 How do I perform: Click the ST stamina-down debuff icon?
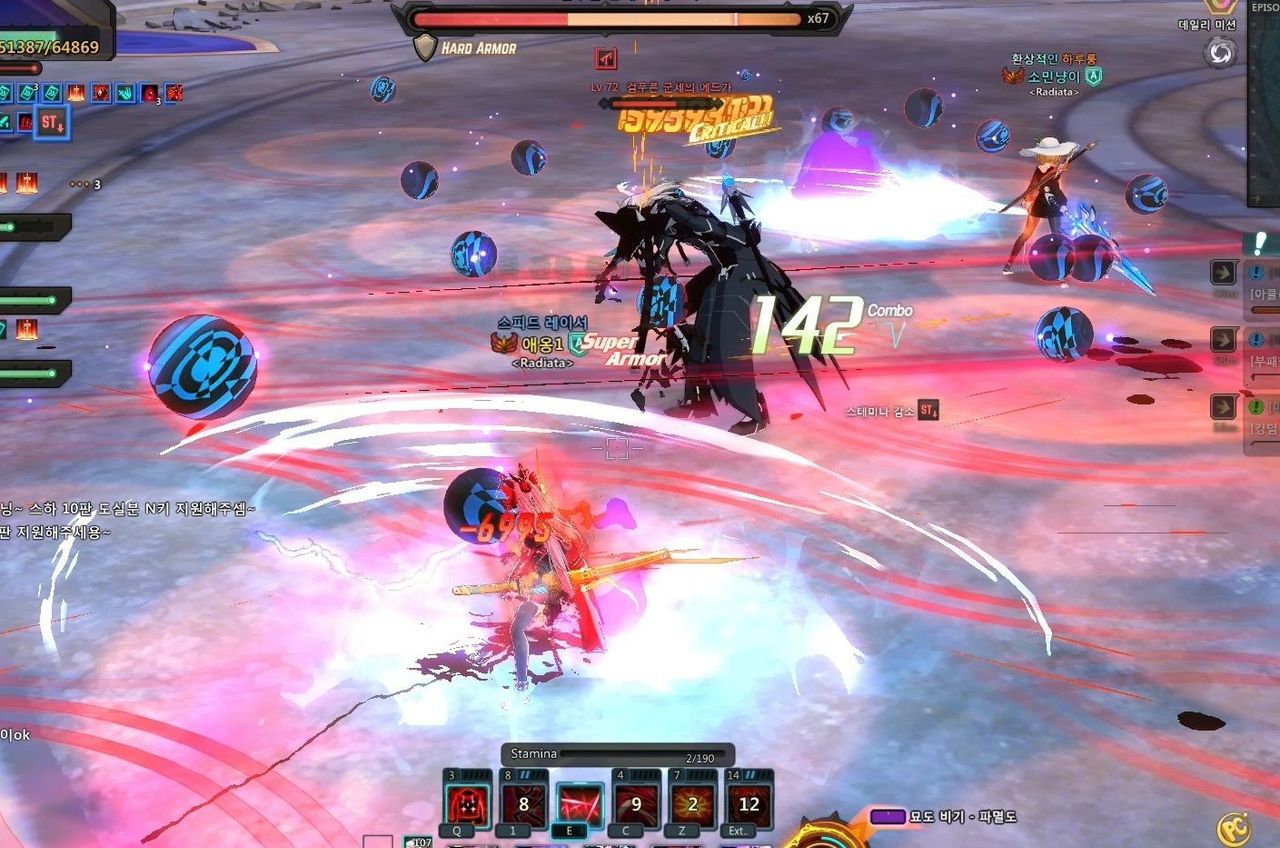pyautogui.click(x=51, y=123)
